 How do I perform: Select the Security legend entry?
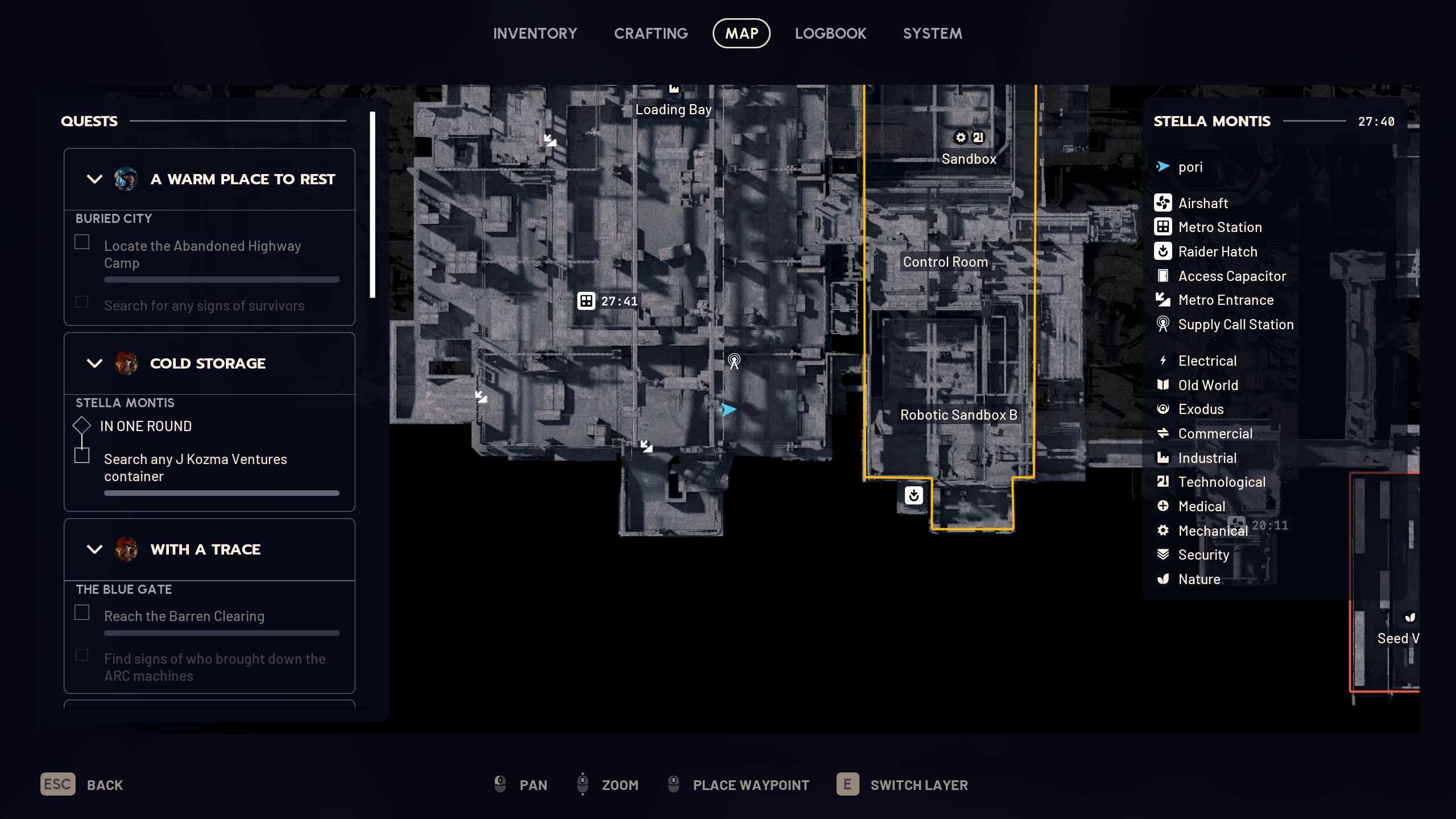click(1203, 555)
